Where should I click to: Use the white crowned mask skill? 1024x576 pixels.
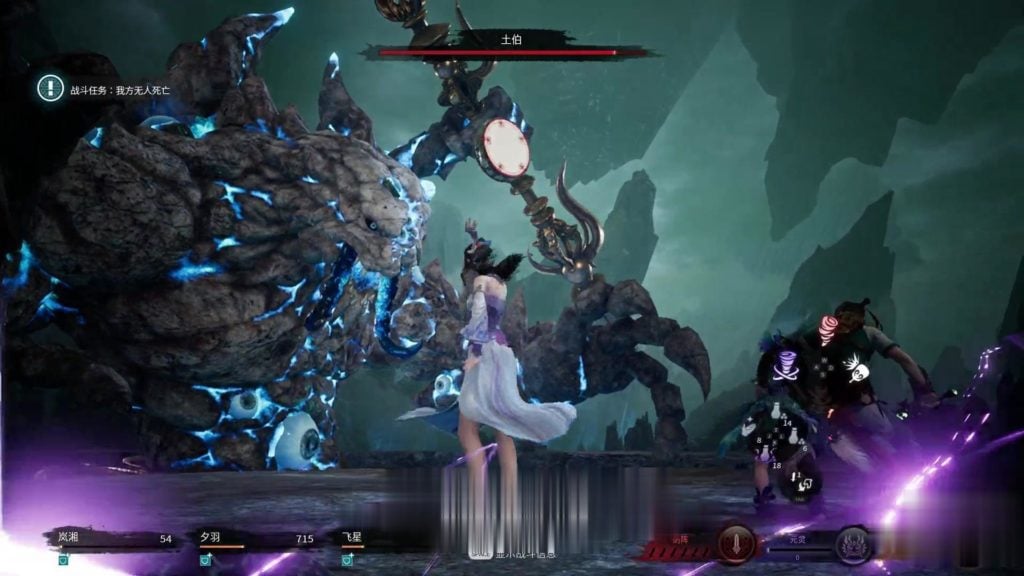[856, 369]
